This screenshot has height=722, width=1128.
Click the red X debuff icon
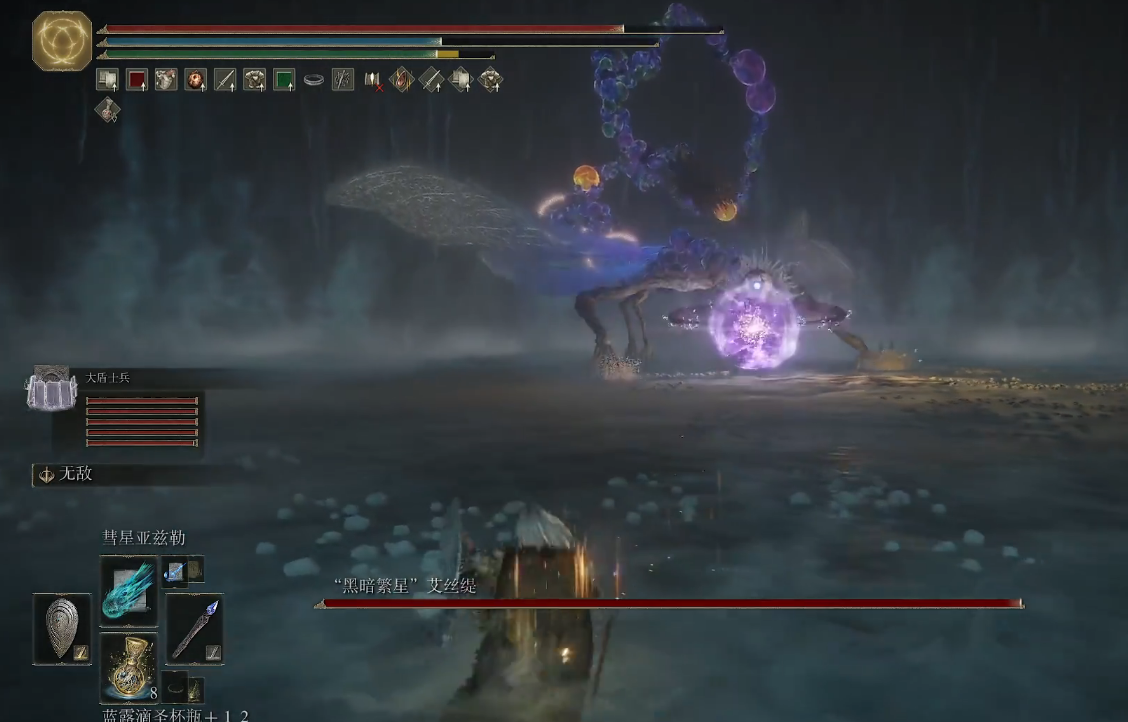pyautogui.click(x=373, y=80)
